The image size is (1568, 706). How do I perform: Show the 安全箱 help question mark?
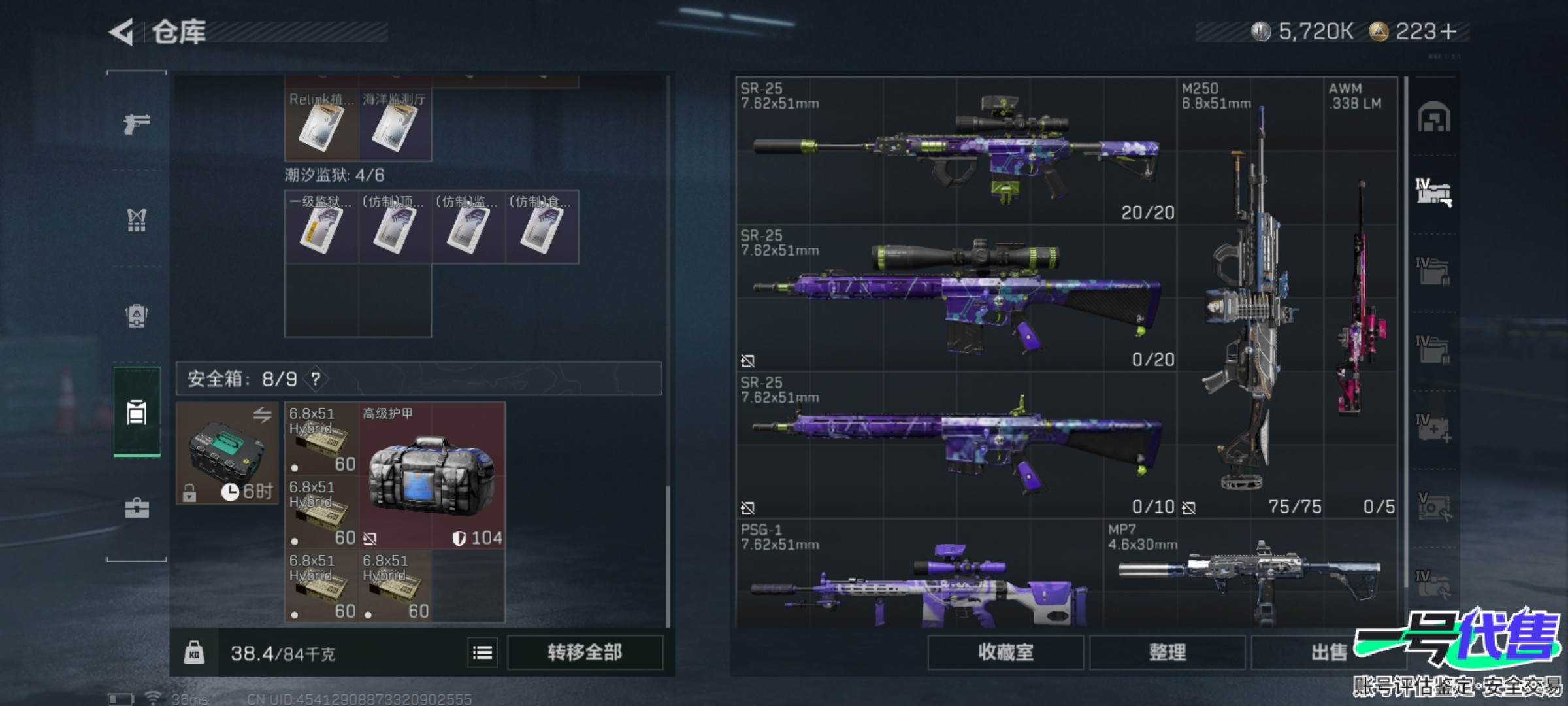pos(316,378)
